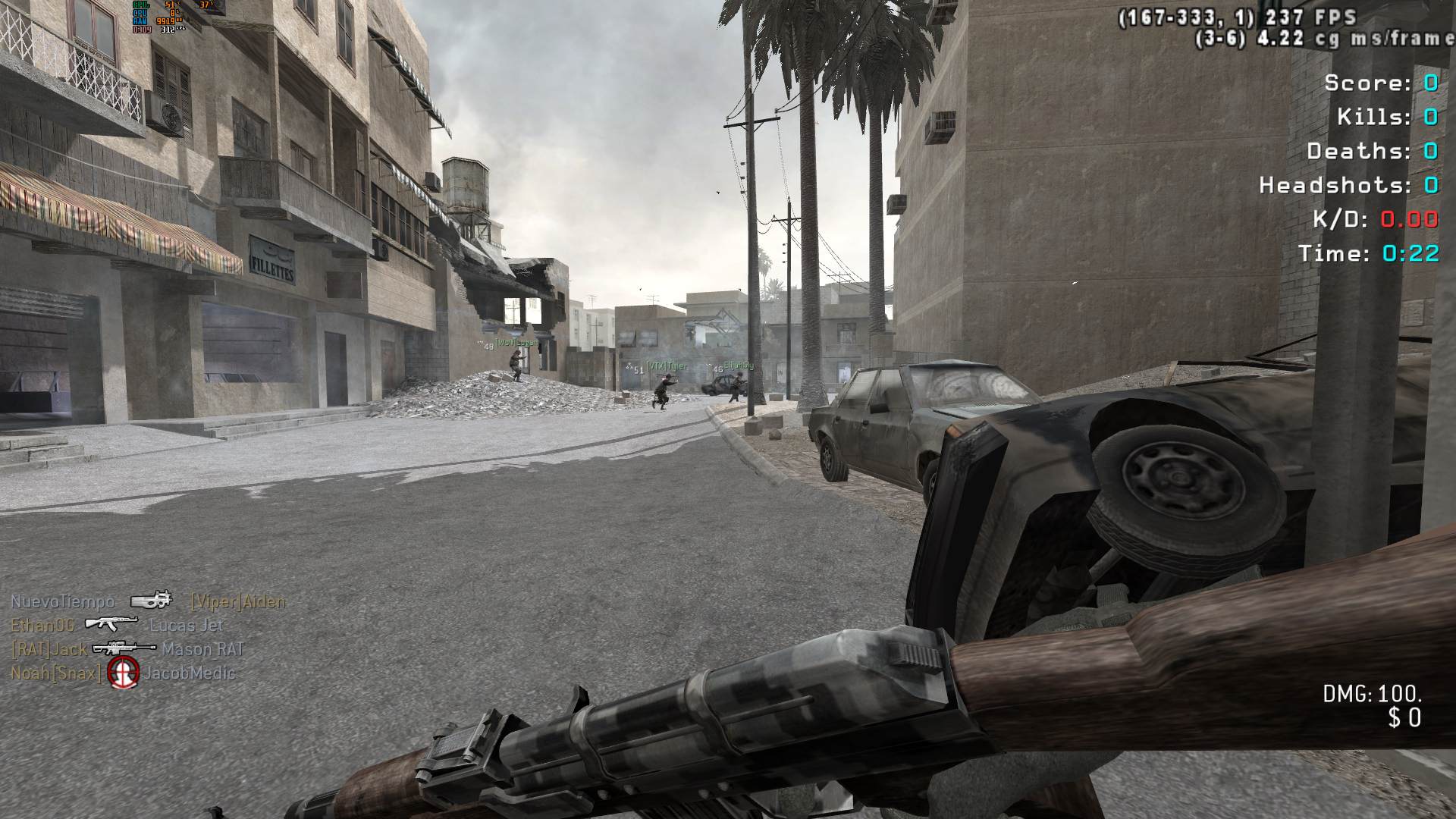Select the JacobMedic name in kill feed

[x=190, y=673]
